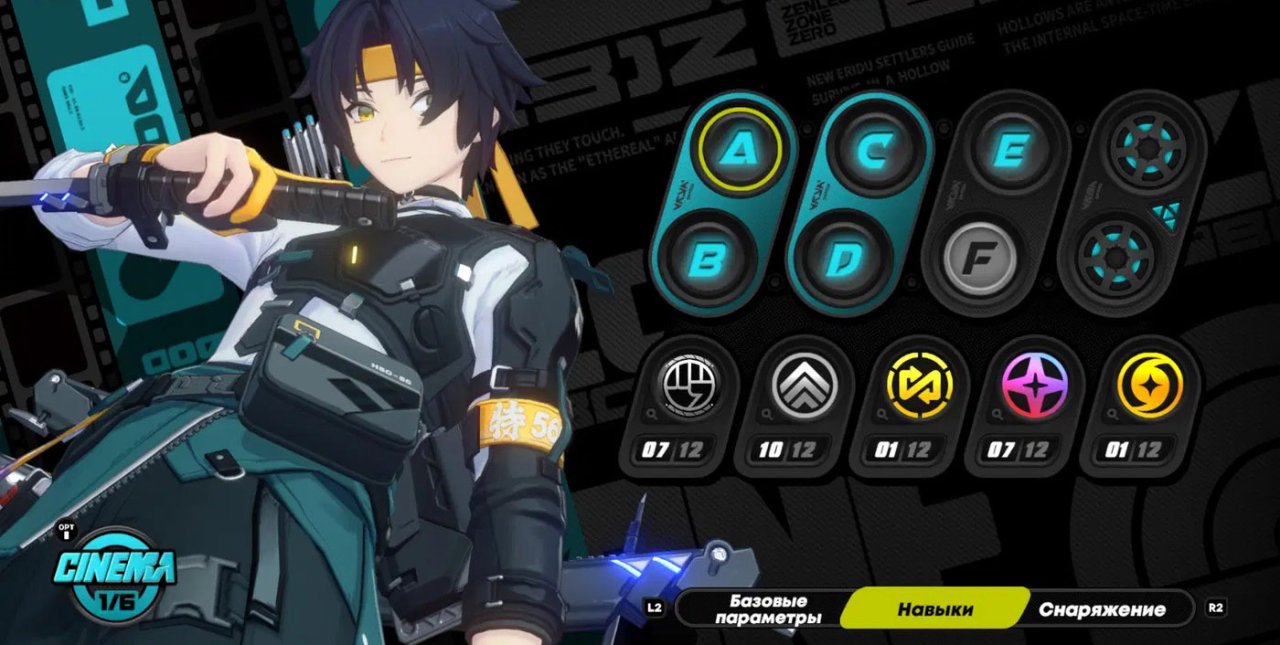The height and width of the screenshot is (645, 1280).
Task: Open the core skill node D
Action: click(x=840, y=262)
